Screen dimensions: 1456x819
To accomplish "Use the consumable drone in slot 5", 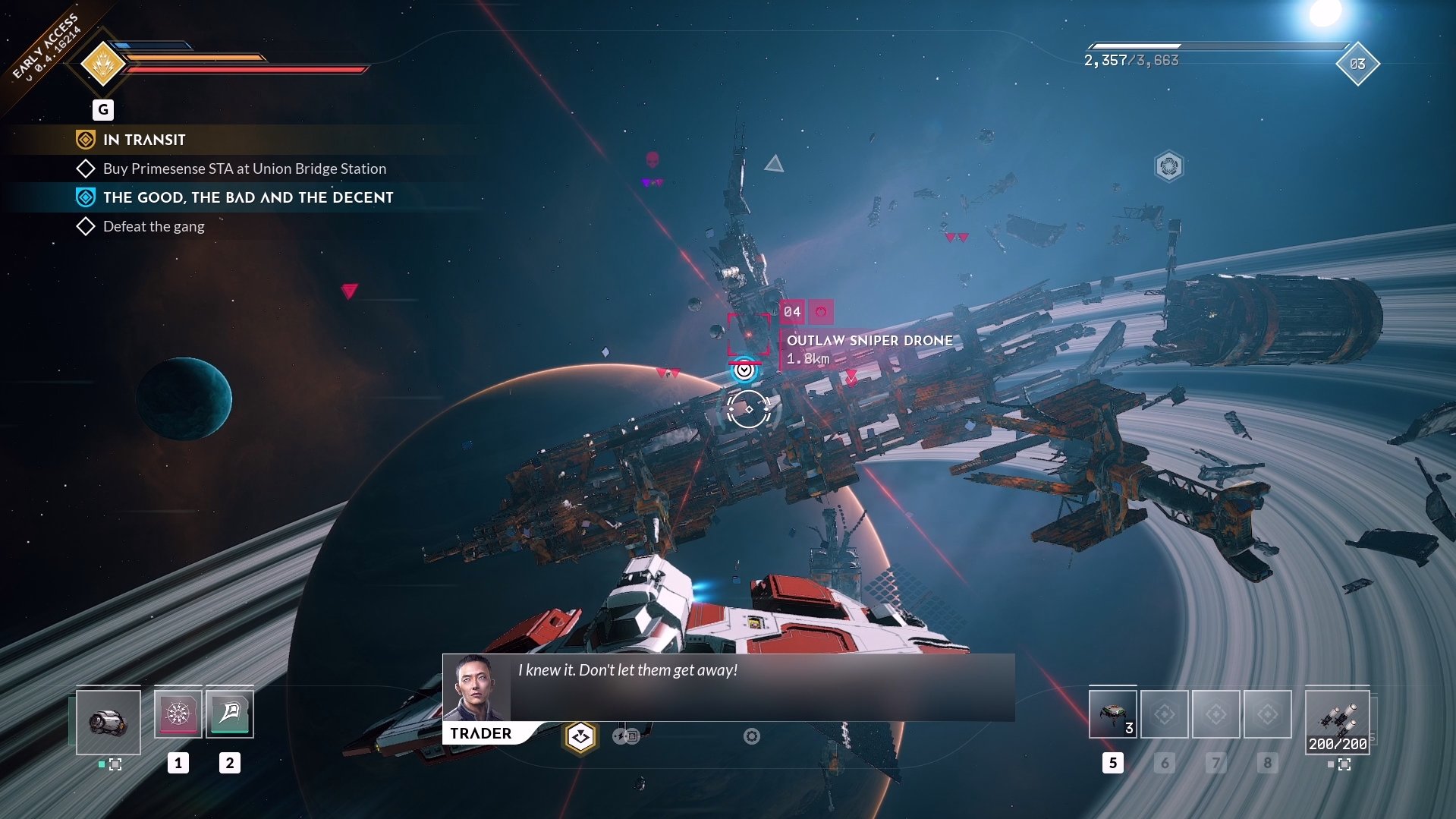I will pos(1112,714).
